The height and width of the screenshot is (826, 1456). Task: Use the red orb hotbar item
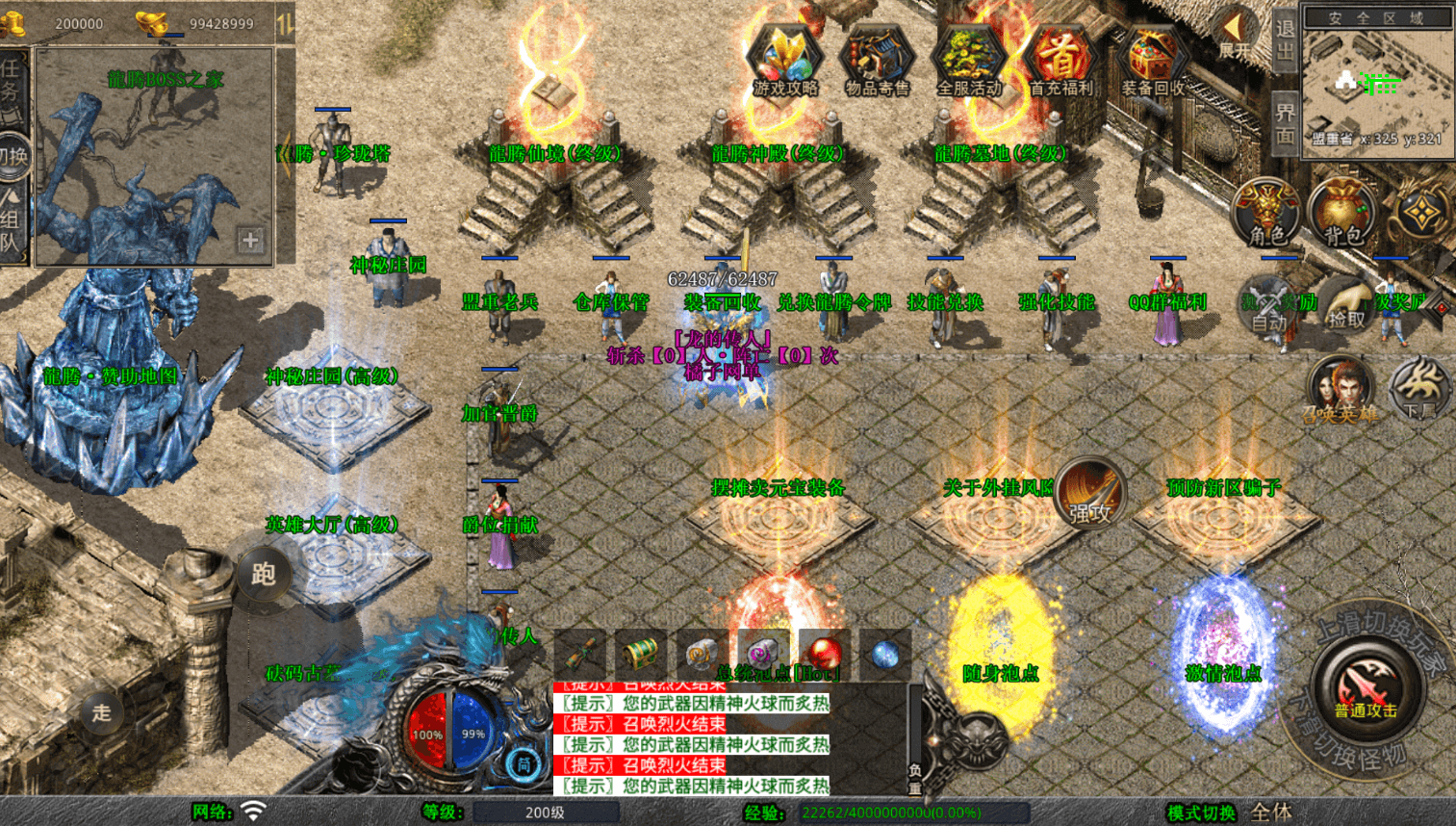(x=824, y=655)
